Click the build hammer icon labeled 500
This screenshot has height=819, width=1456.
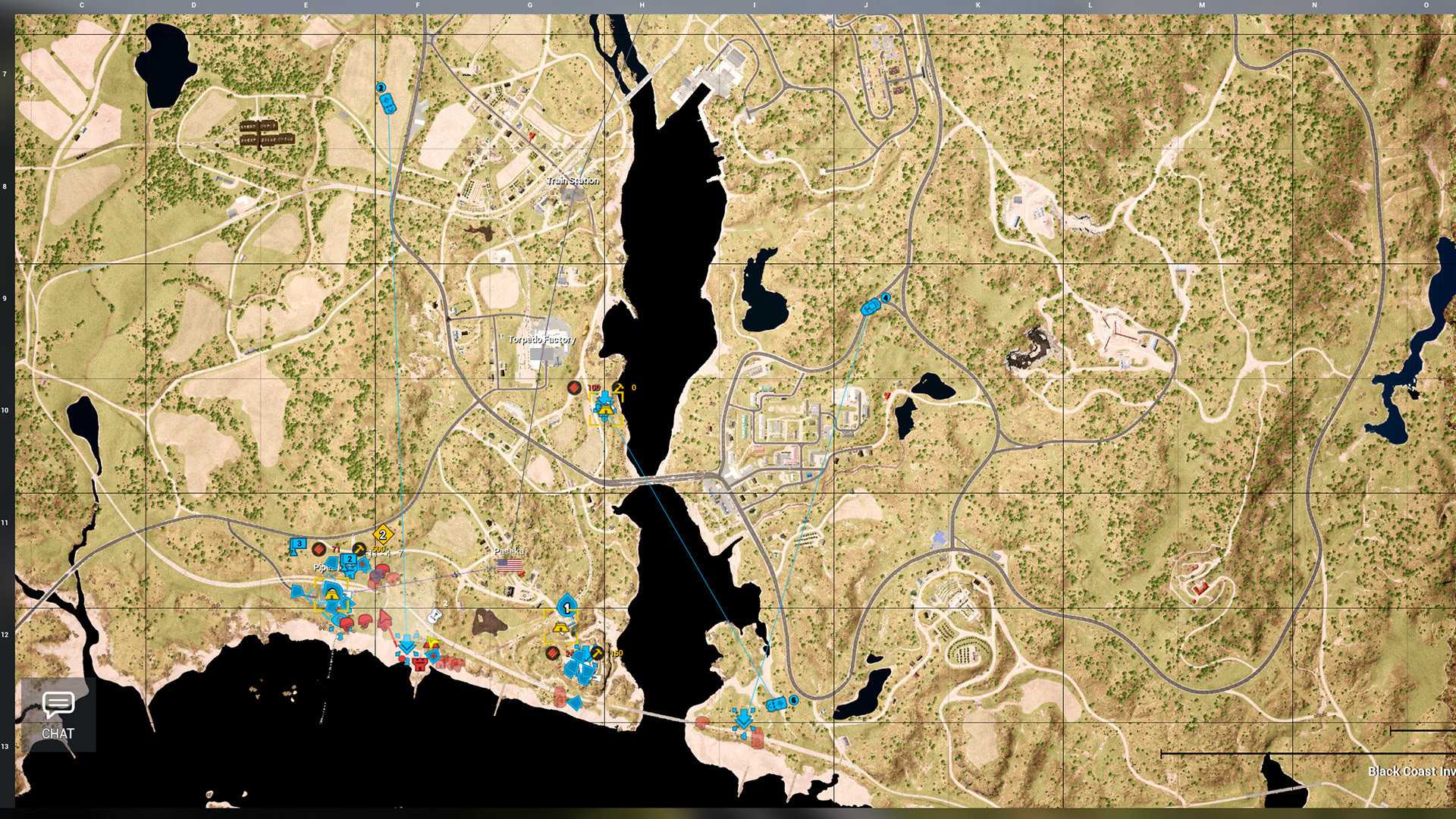pyautogui.click(x=359, y=549)
